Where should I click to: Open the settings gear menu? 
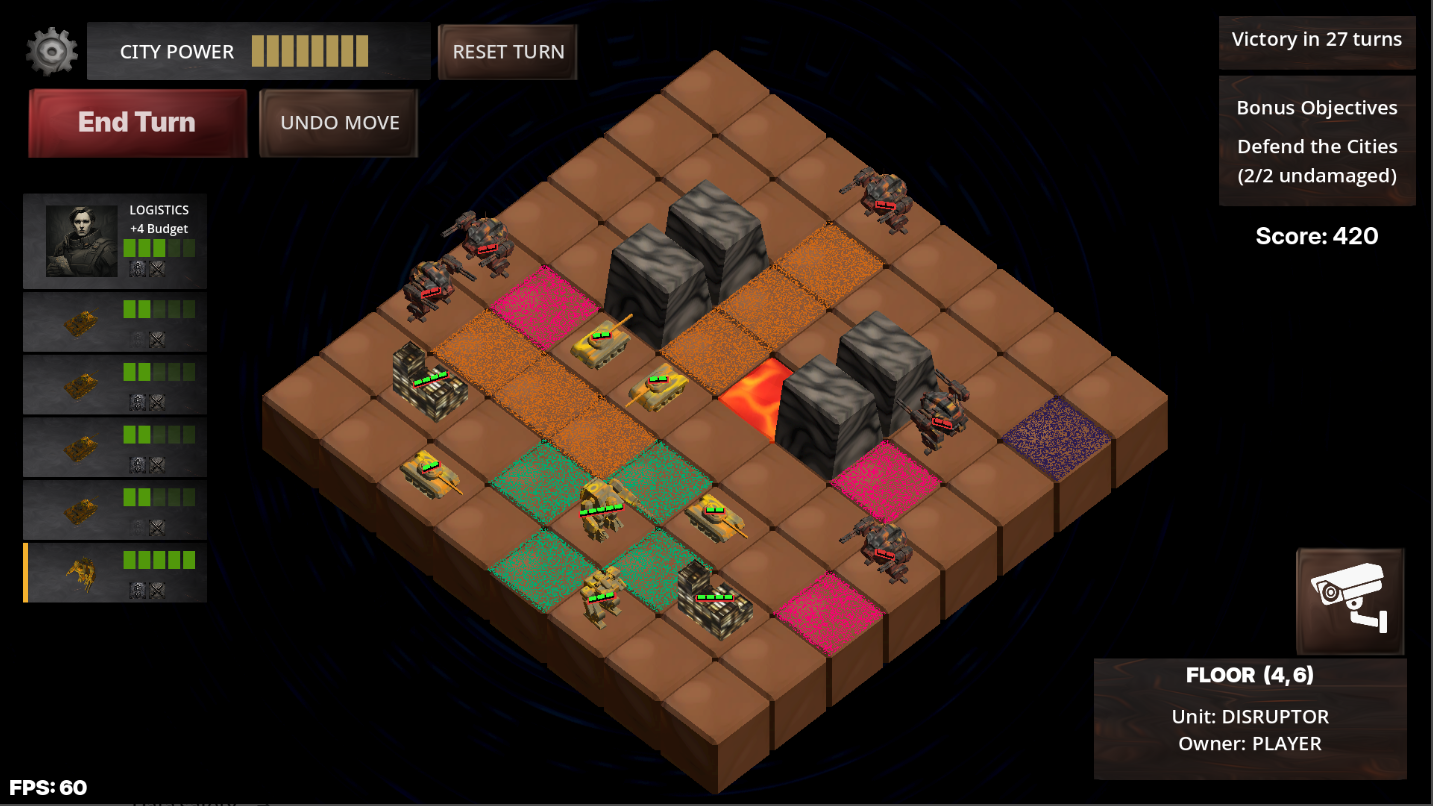[x=51, y=51]
